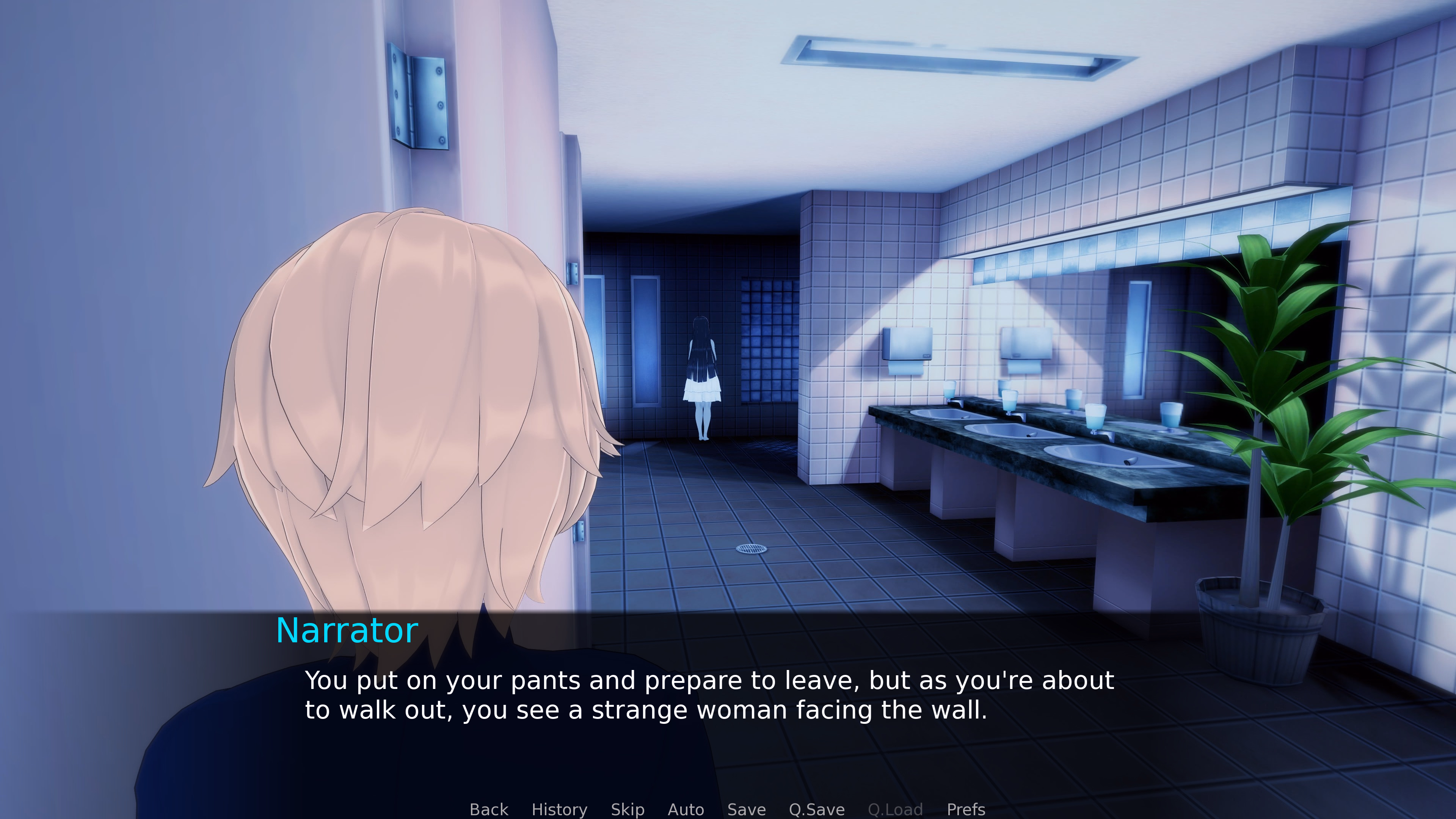Perform a Q.Save quick save
1456x819 pixels.
coord(816,810)
